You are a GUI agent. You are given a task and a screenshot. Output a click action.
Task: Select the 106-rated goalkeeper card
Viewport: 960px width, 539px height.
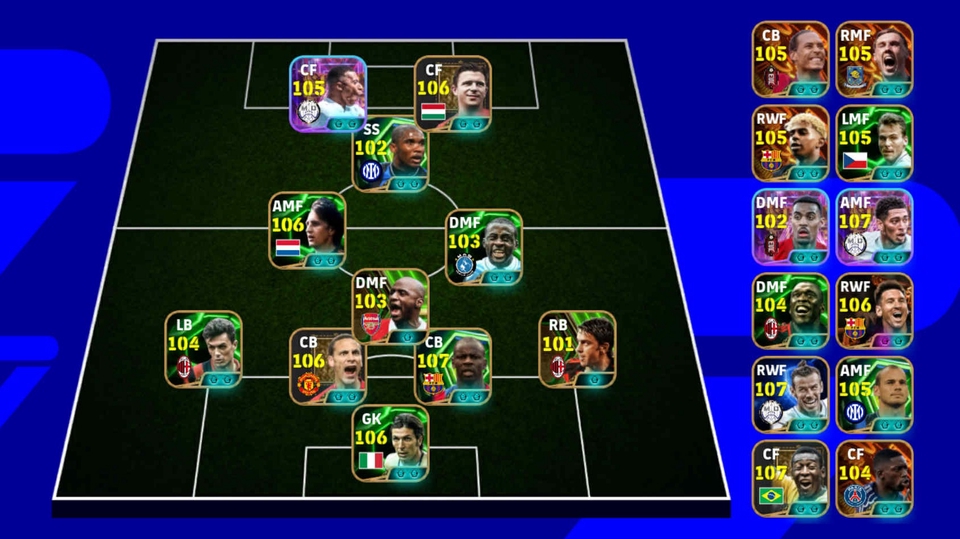click(x=390, y=443)
